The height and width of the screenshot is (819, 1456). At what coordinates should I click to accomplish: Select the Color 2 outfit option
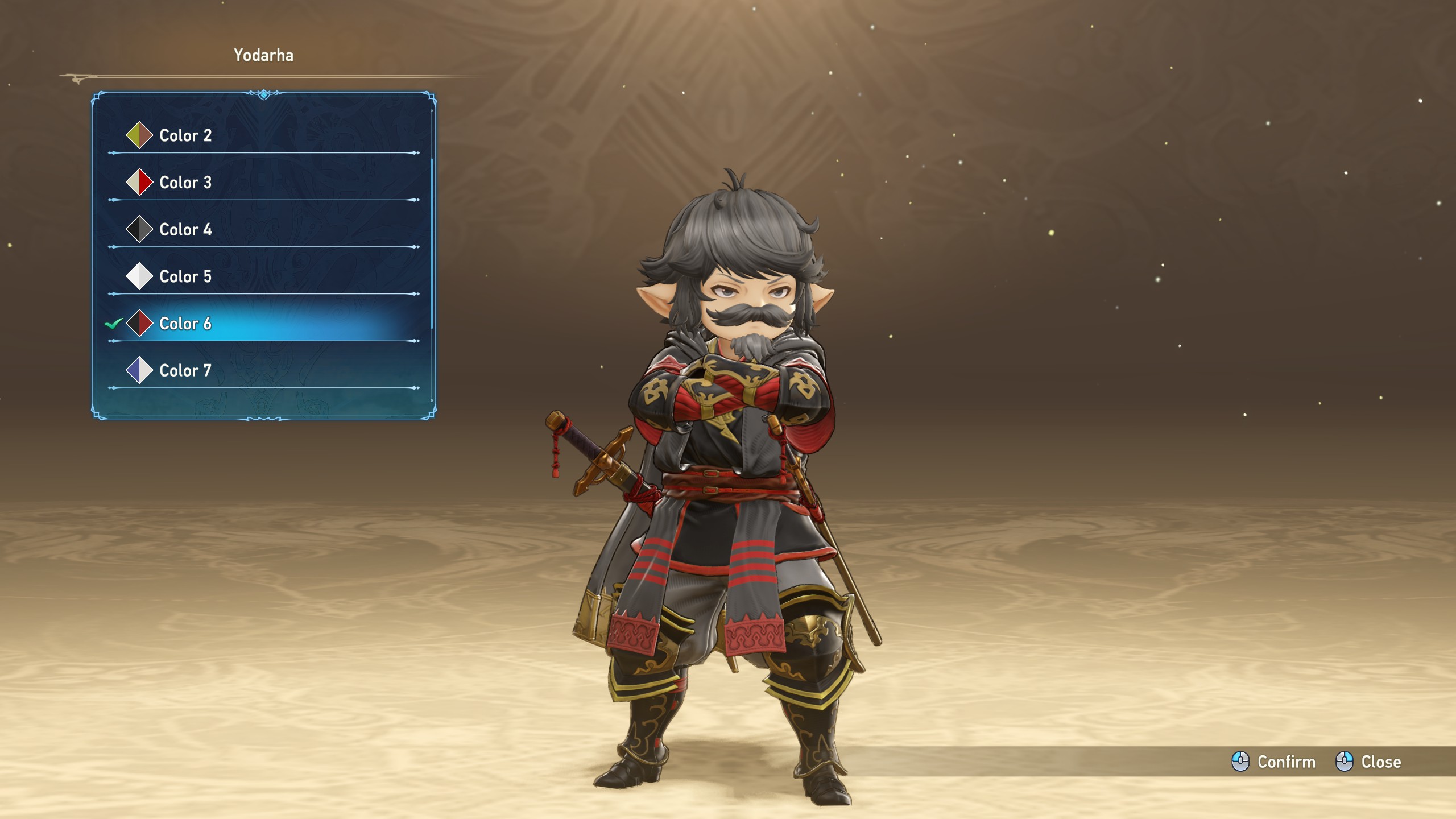[185, 135]
